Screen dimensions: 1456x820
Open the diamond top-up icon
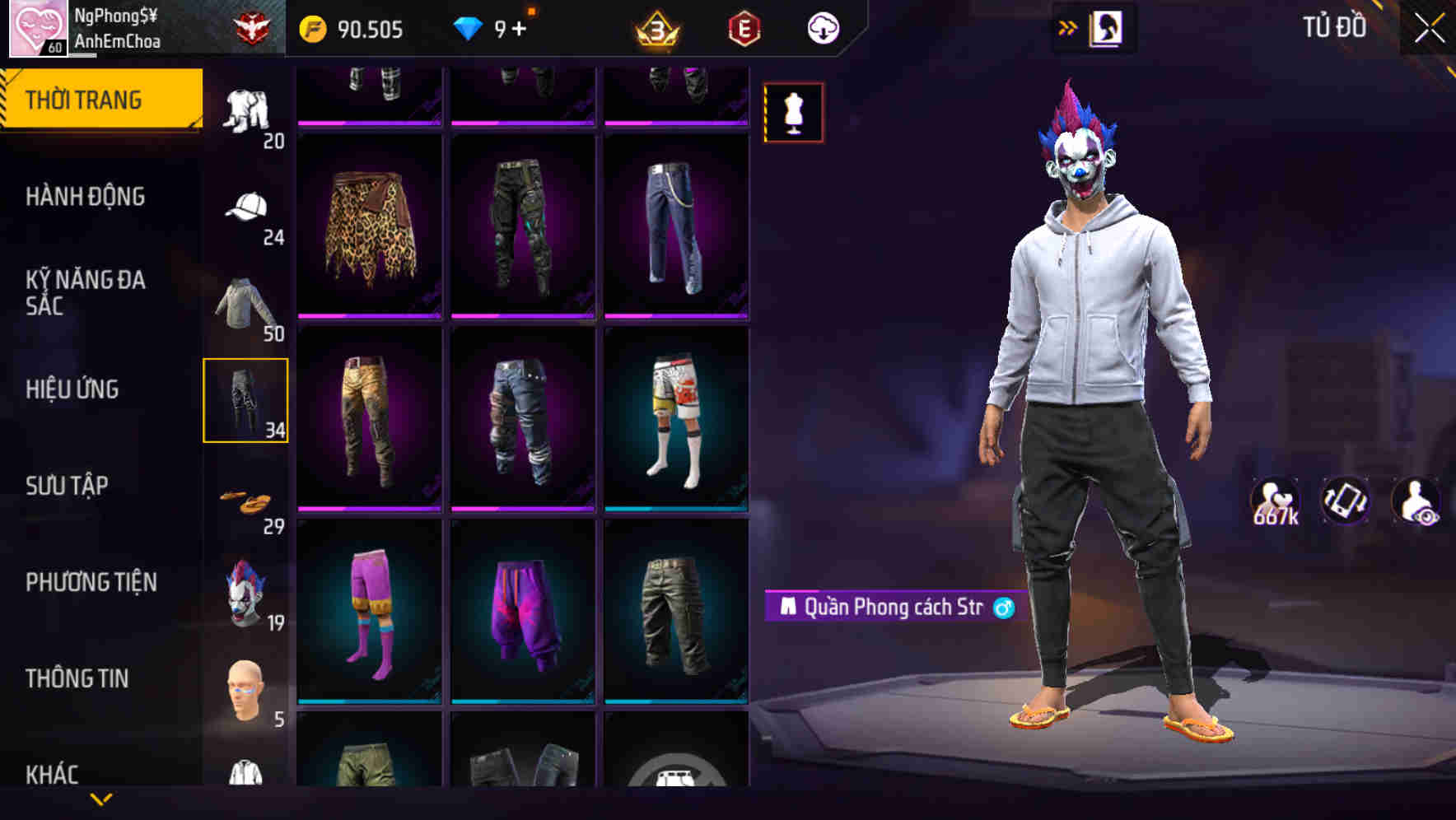(x=469, y=27)
